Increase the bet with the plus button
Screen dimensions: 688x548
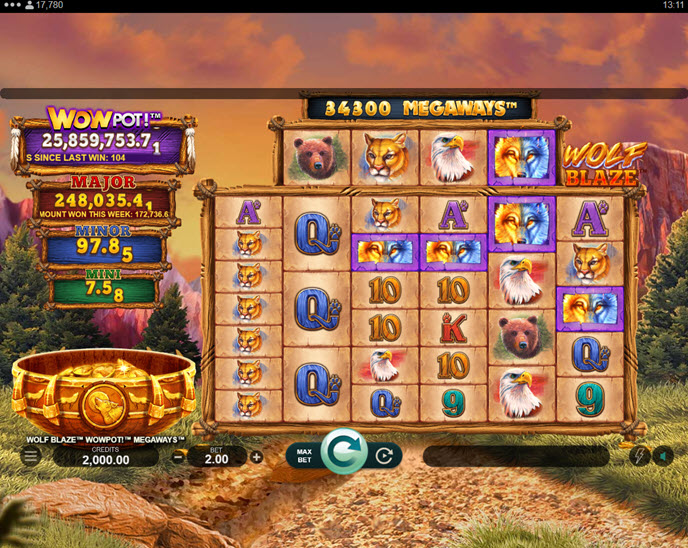tap(257, 457)
